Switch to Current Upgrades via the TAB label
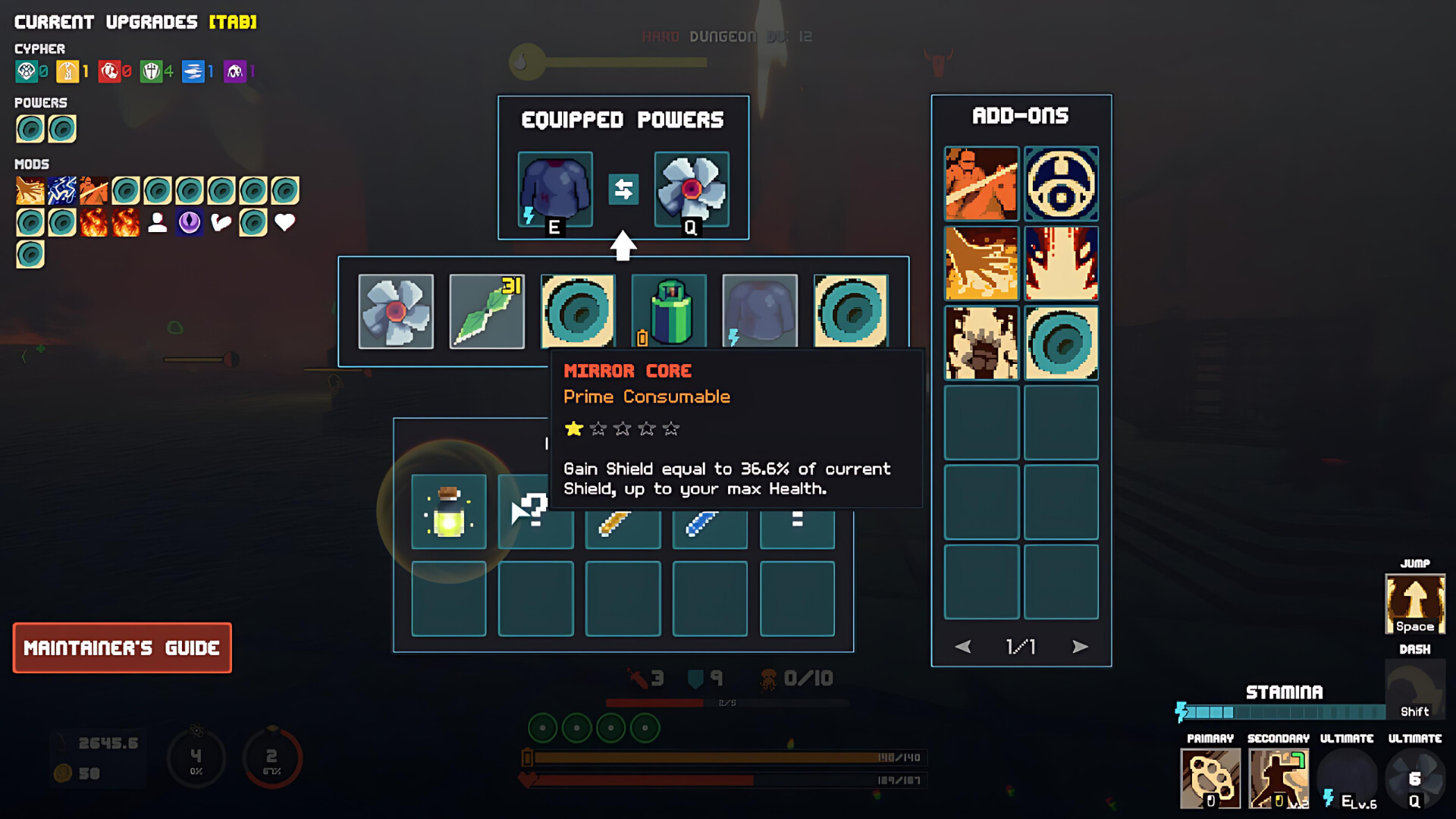Viewport: 1456px width, 819px height. [231, 22]
